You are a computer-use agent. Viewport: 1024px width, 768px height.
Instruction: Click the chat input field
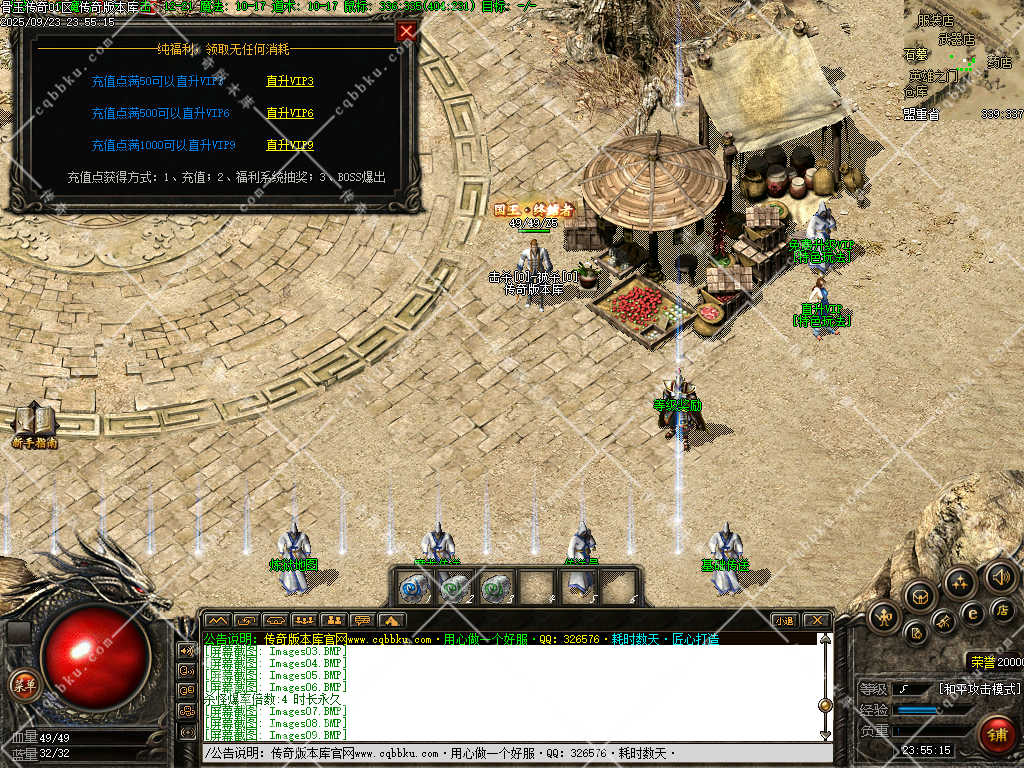[x=510, y=753]
